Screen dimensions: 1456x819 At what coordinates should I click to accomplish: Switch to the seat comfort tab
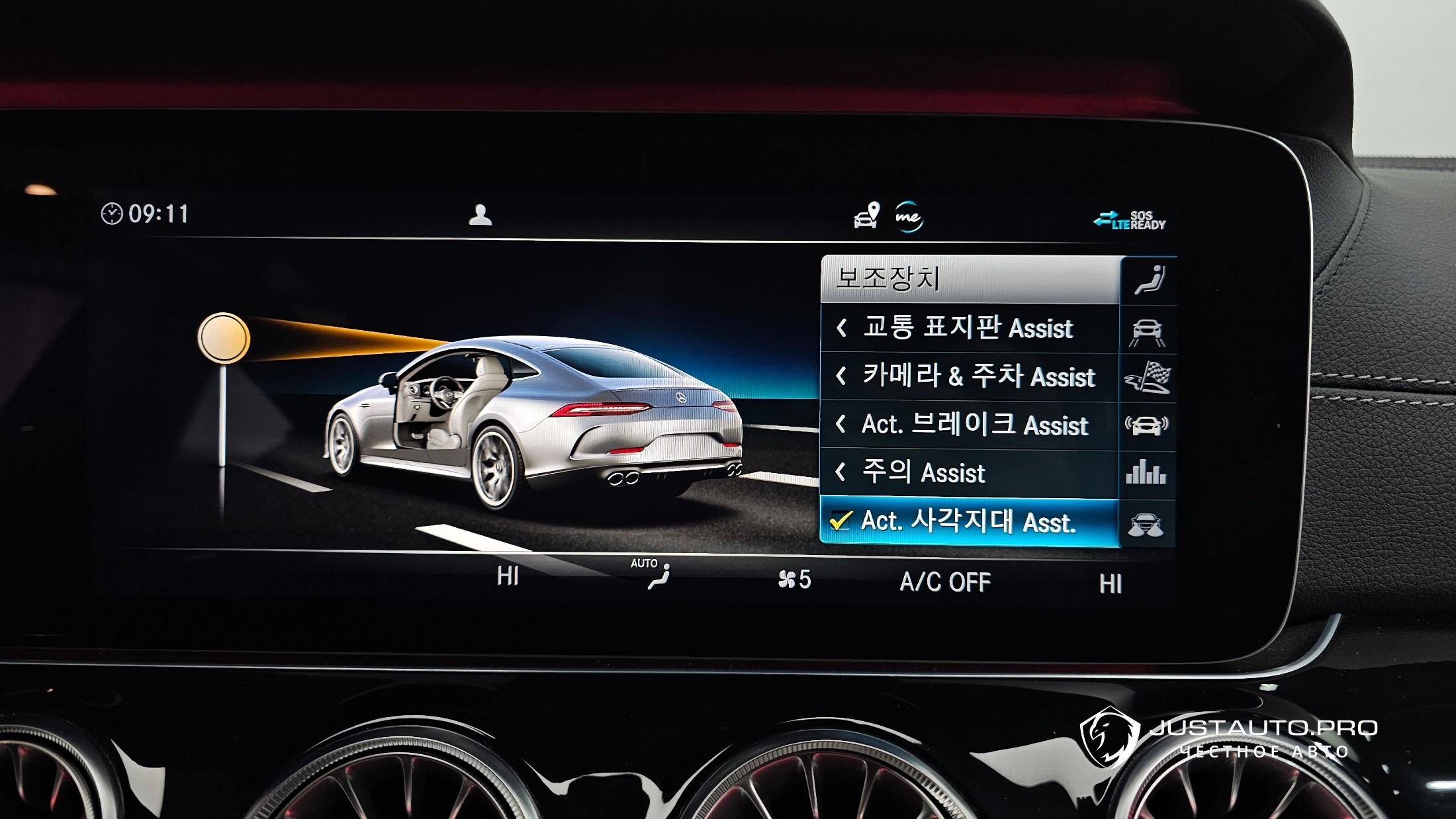(1149, 280)
